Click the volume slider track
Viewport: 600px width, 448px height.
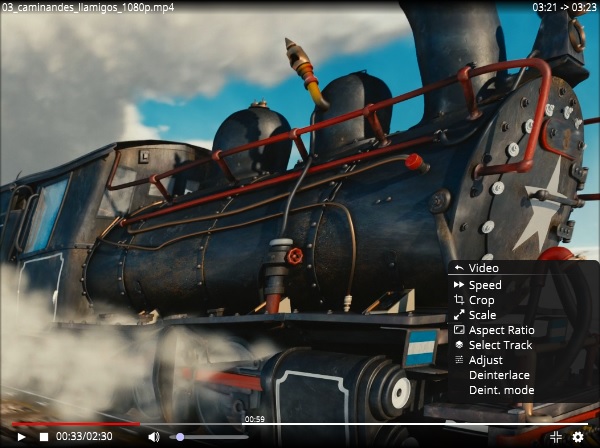[x=210, y=437]
